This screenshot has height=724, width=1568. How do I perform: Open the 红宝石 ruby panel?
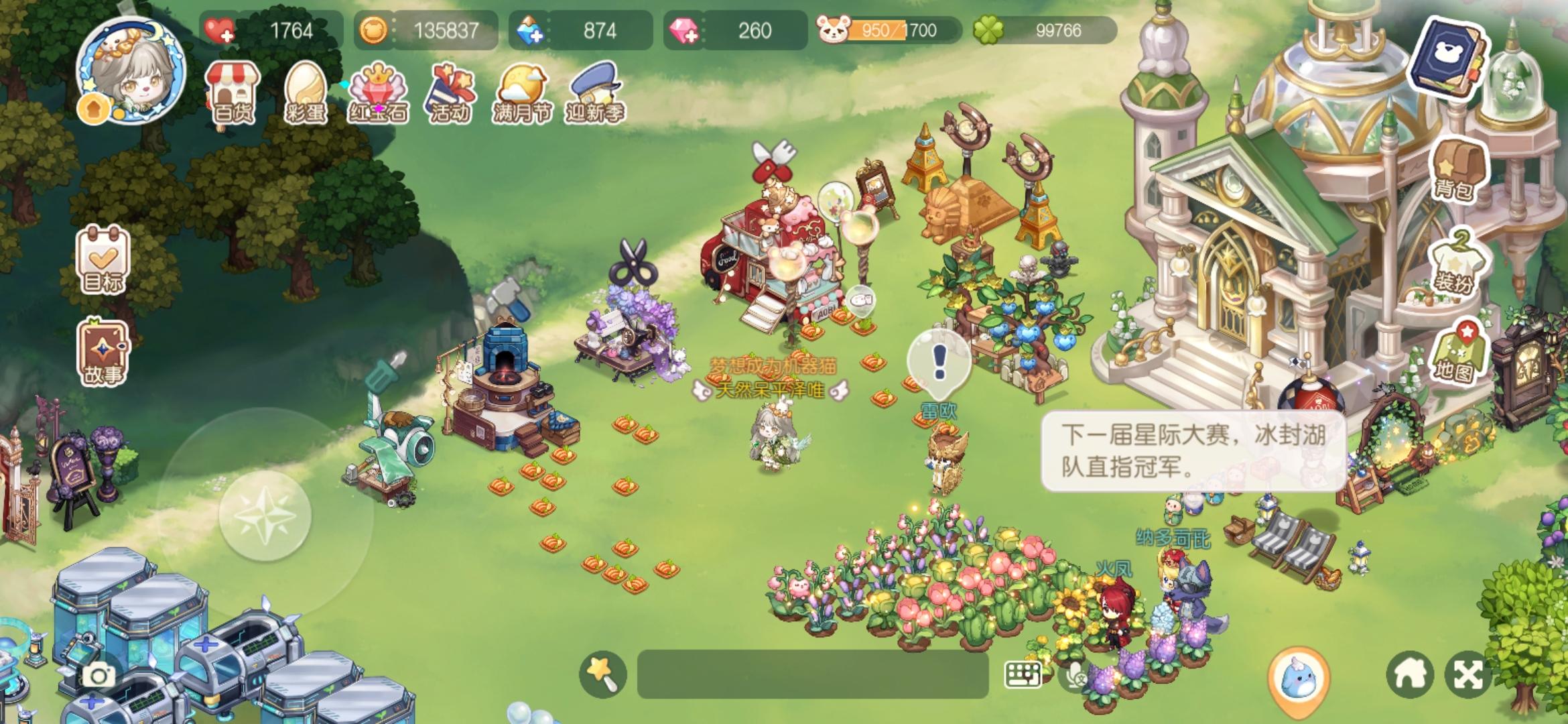[379, 94]
